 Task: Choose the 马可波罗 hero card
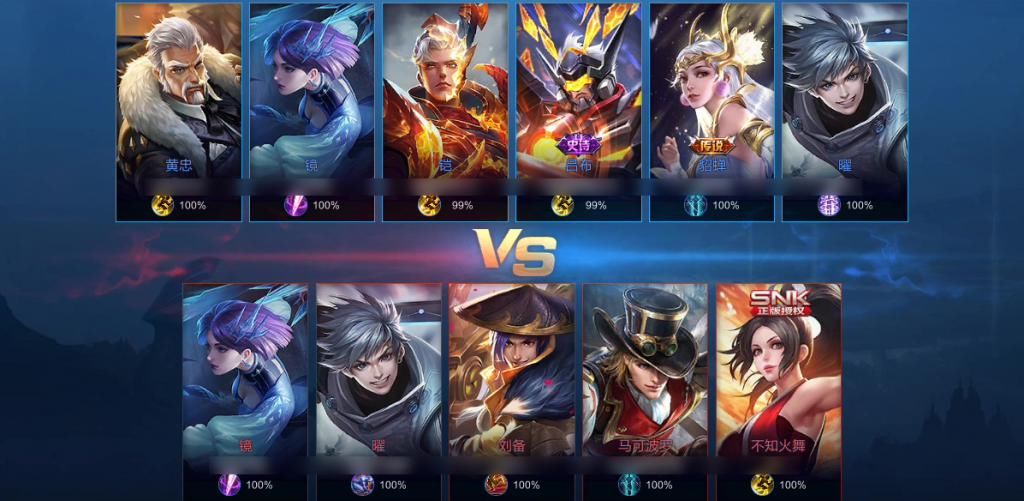pos(645,375)
